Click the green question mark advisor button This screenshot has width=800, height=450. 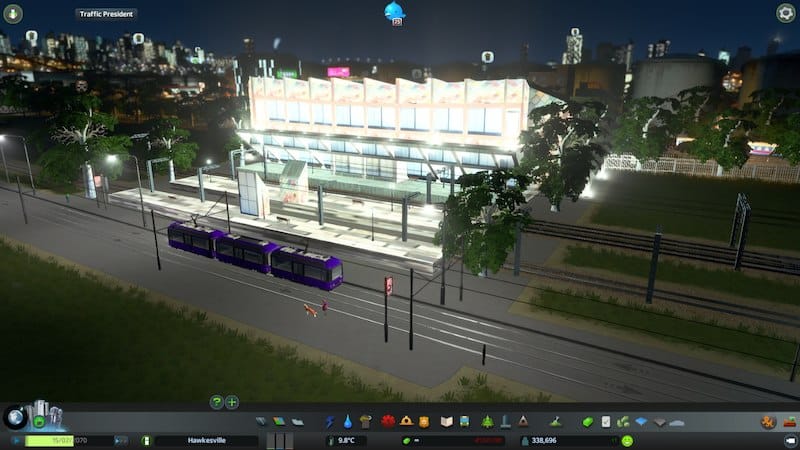click(216, 402)
